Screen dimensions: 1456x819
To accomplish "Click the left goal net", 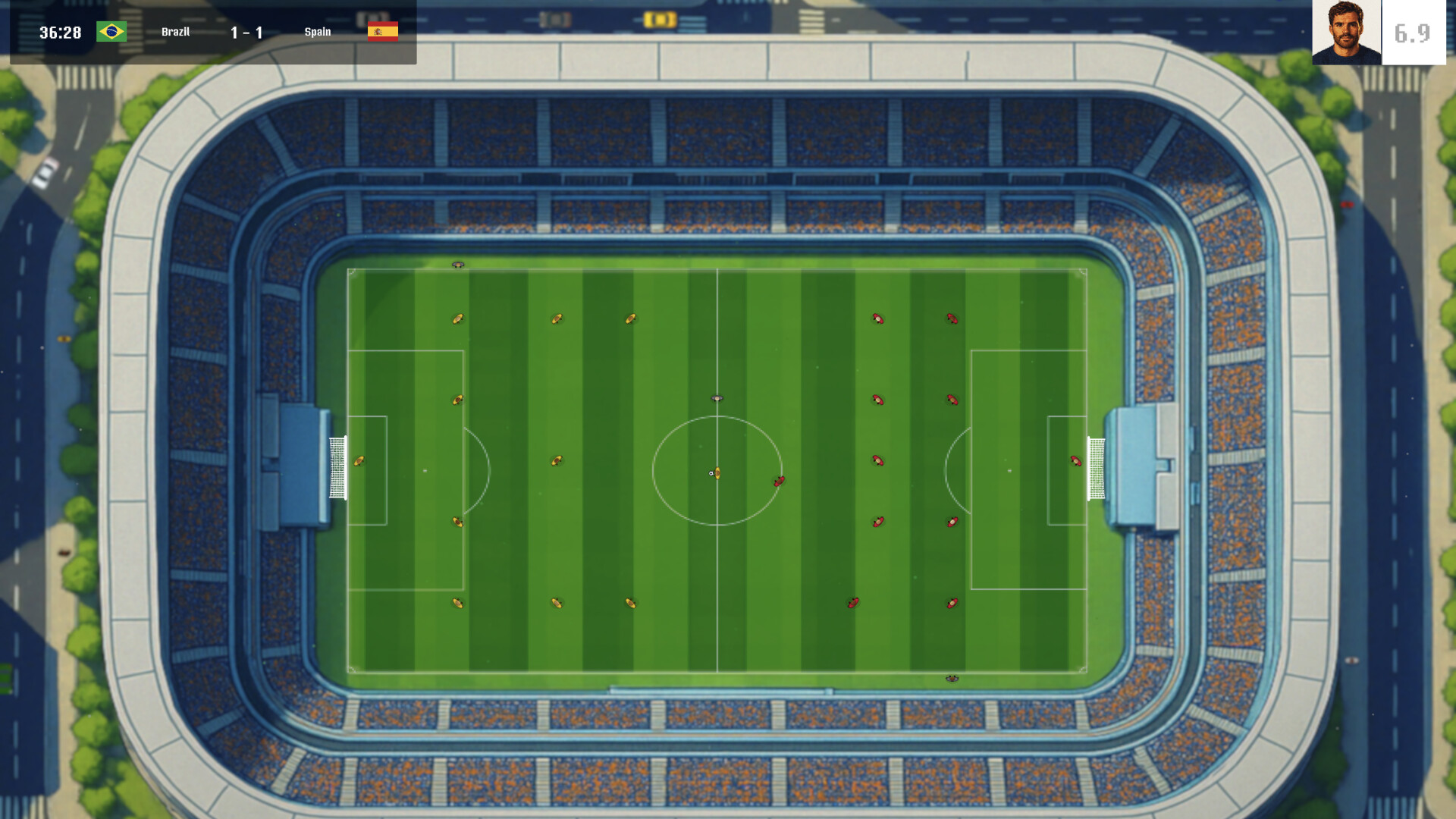I will click(337, 469).
